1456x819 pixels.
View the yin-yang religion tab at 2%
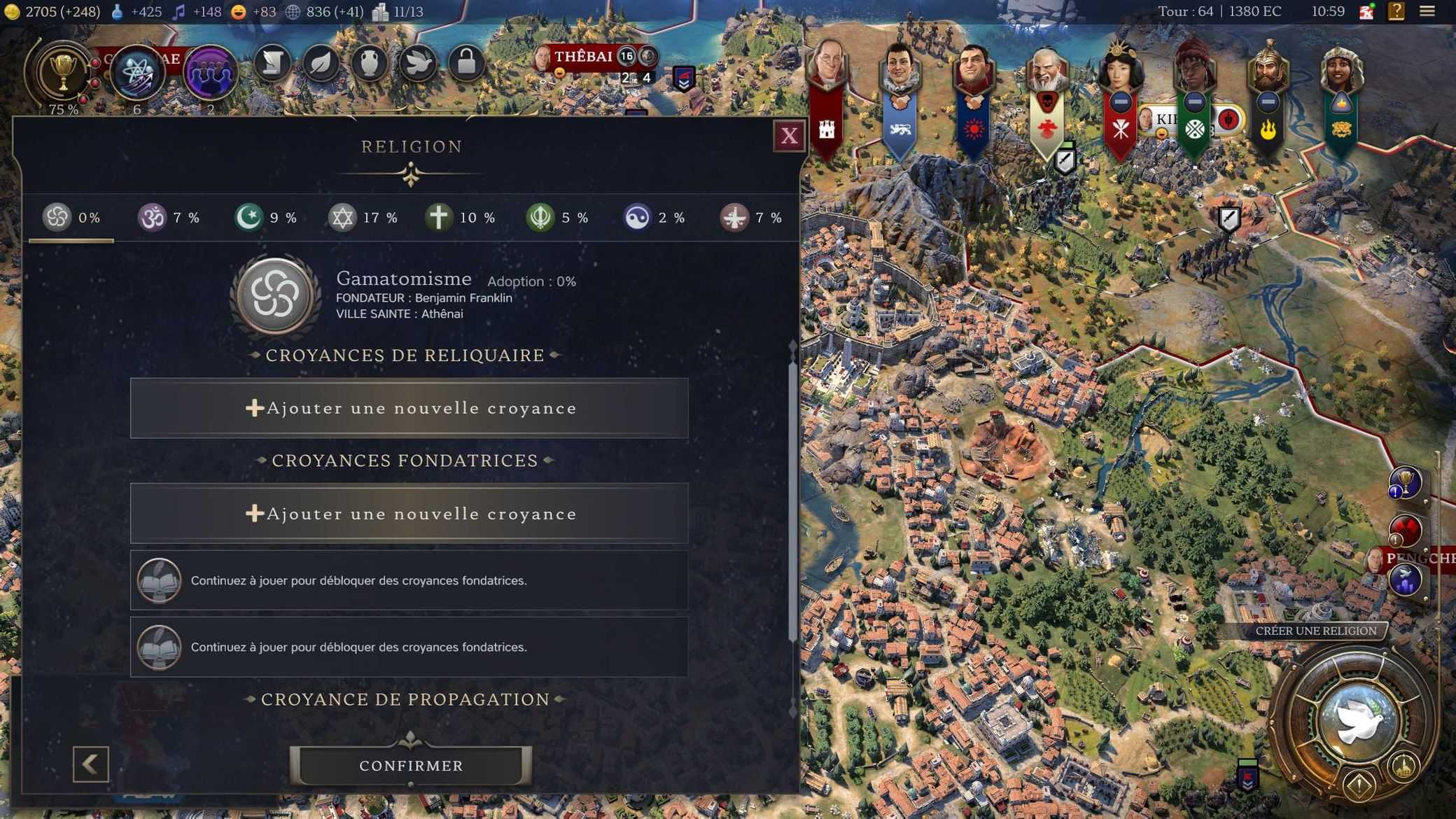[654, 218]
